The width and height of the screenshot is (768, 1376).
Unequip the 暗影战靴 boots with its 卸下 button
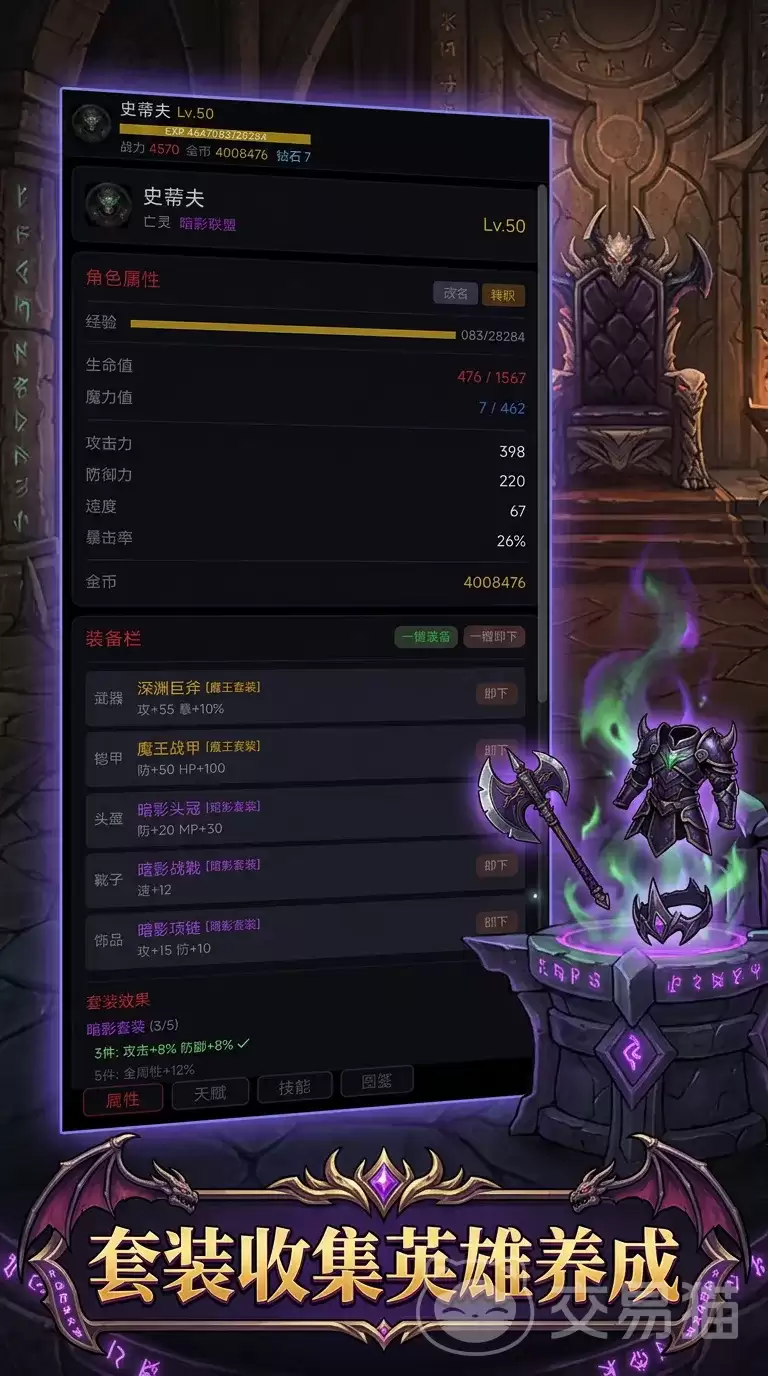coord(497,866)
